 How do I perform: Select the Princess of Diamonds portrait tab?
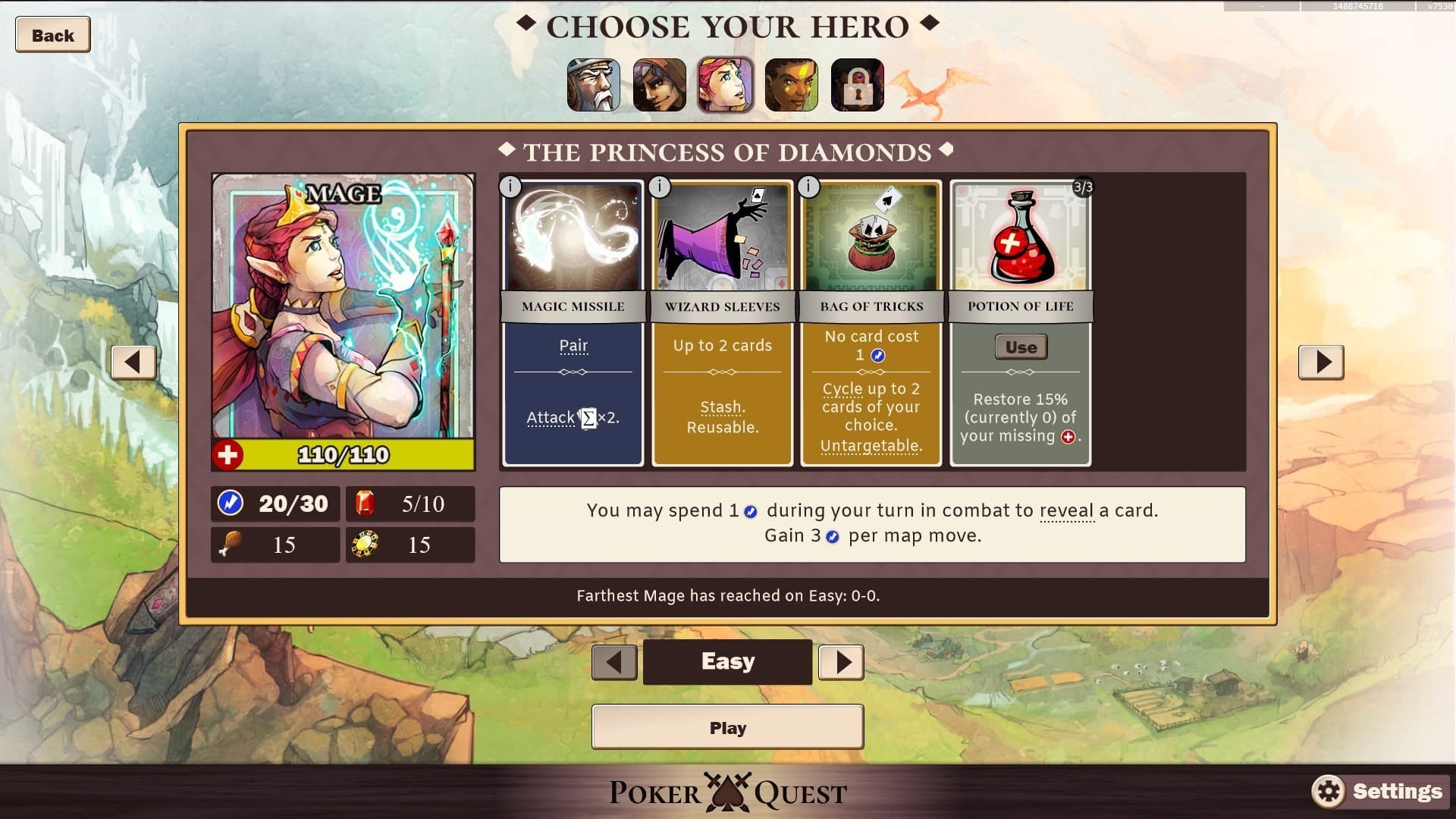tap(726, 85)
